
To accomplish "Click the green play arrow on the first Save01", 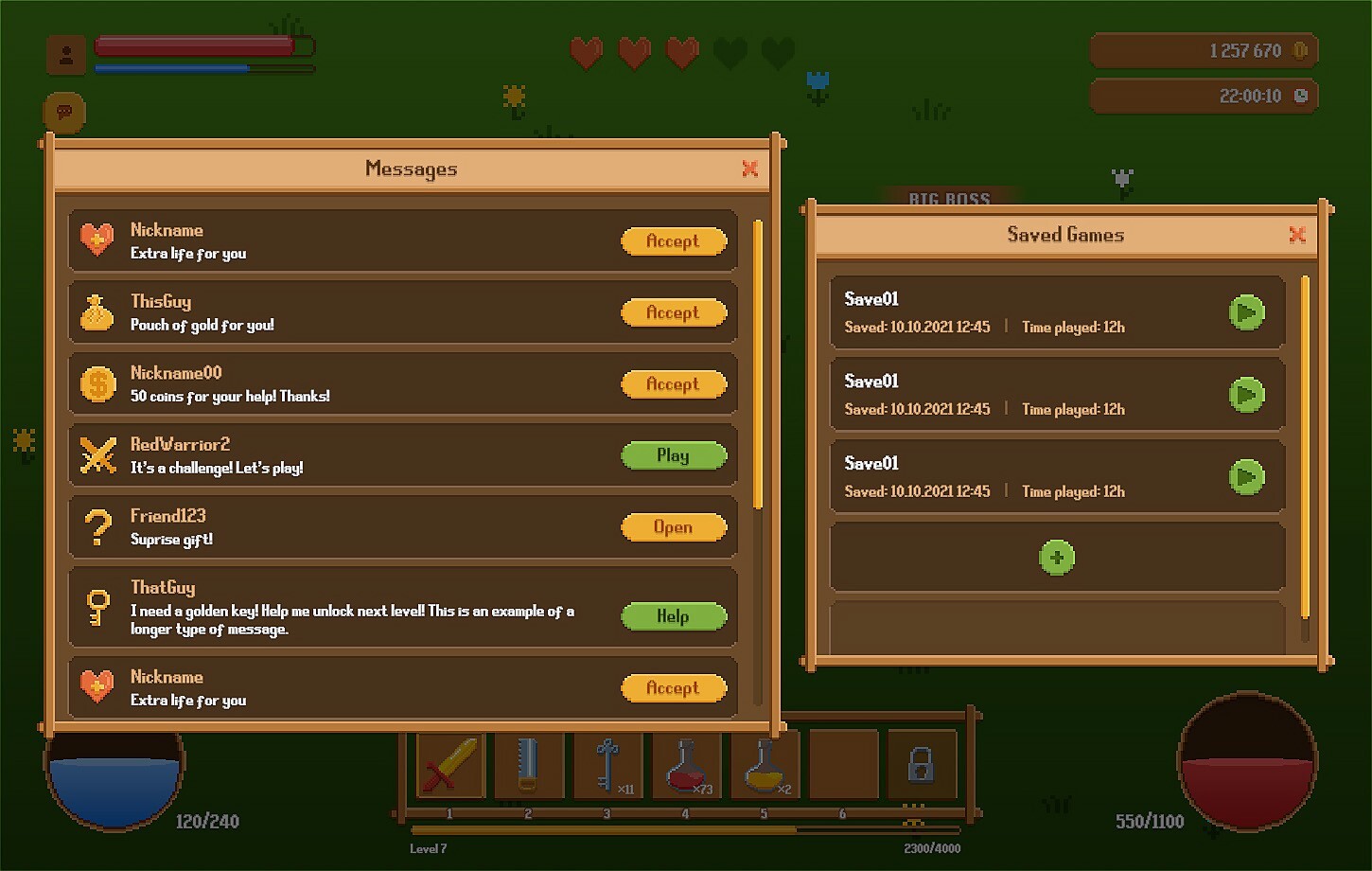I will 1247,312.
